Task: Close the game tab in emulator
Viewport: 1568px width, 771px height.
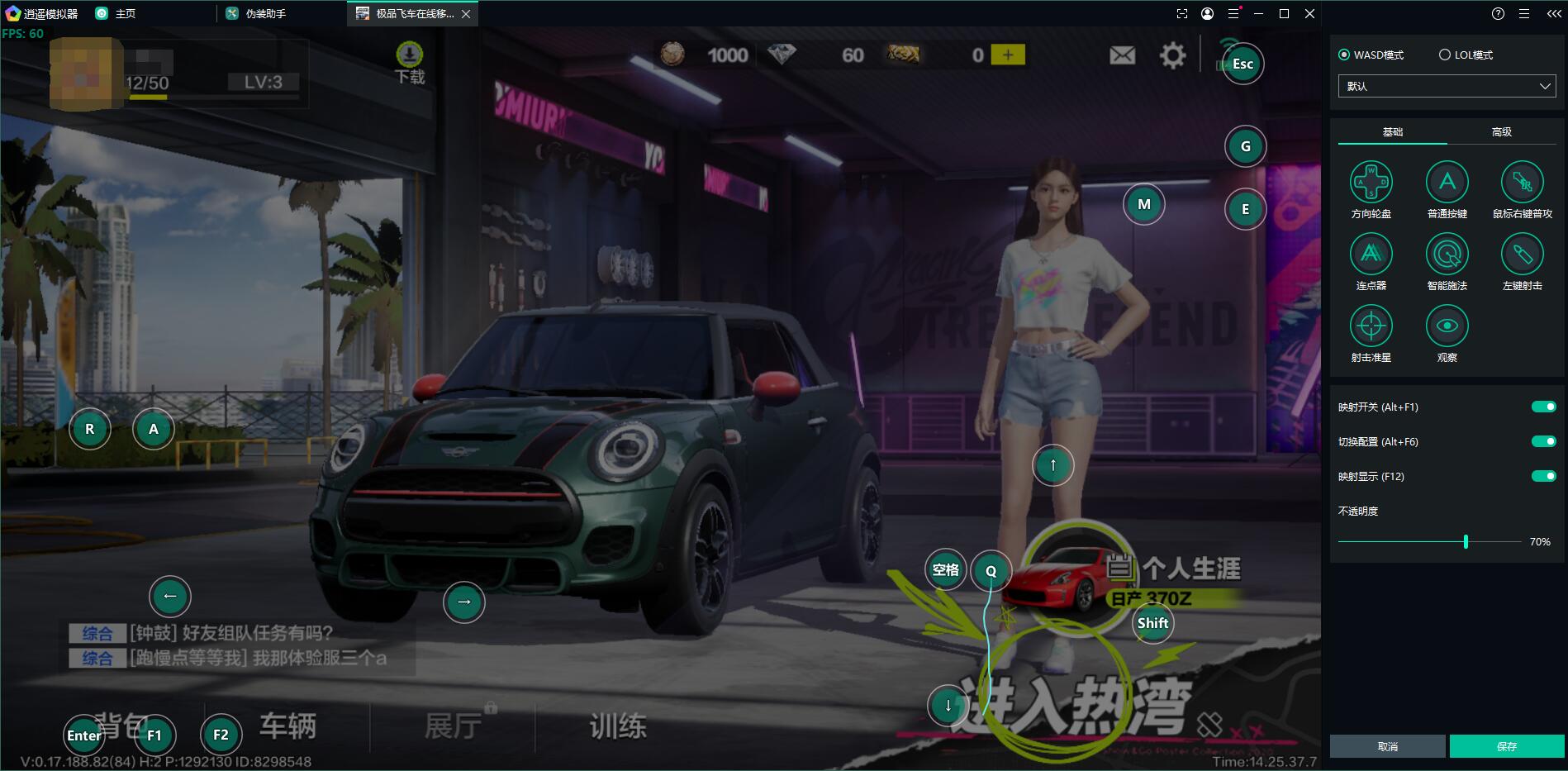Action: pyautogui.click(x=466, y=14)
